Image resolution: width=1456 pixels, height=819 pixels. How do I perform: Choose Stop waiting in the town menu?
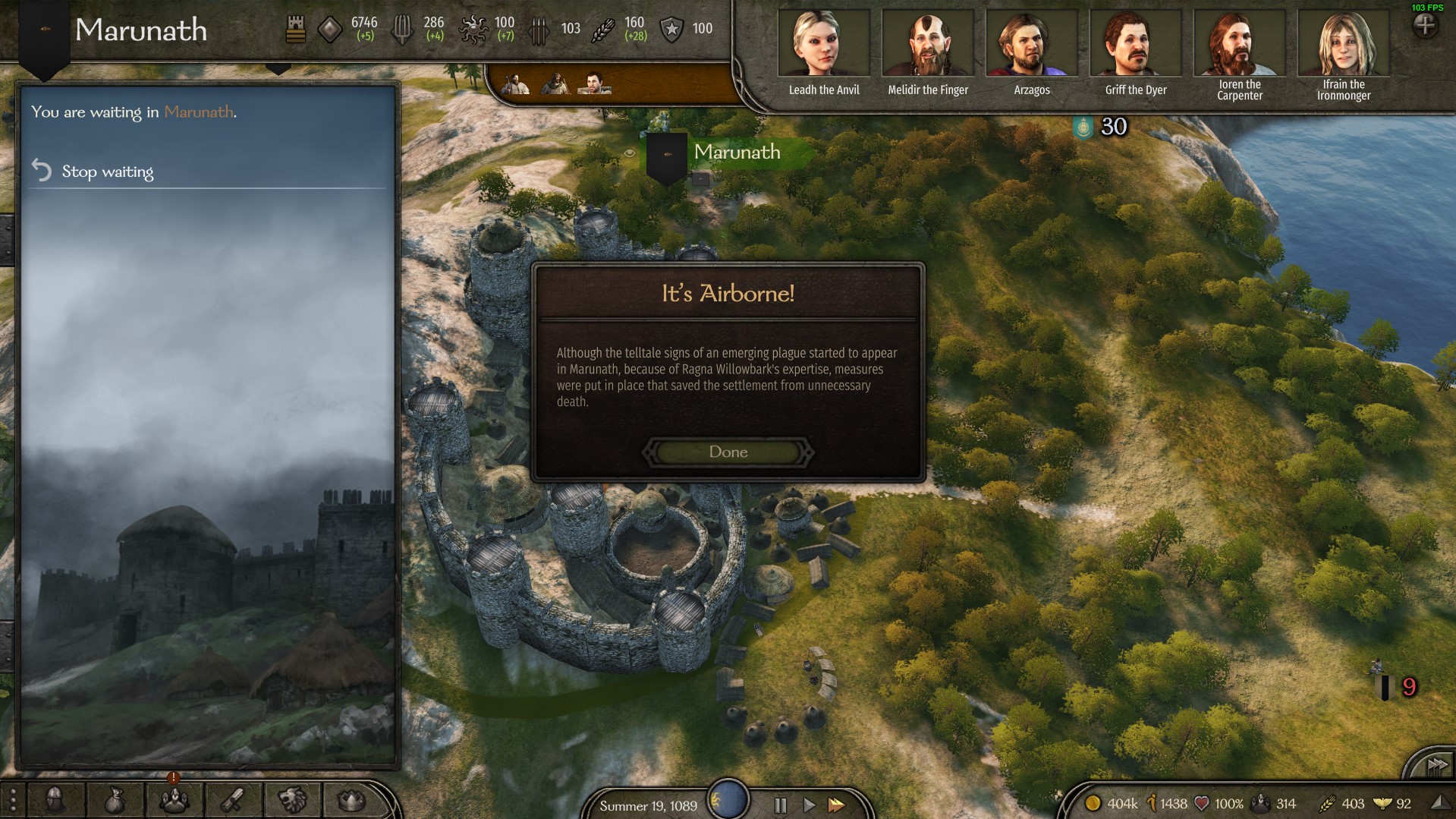(x=107, y=172)
